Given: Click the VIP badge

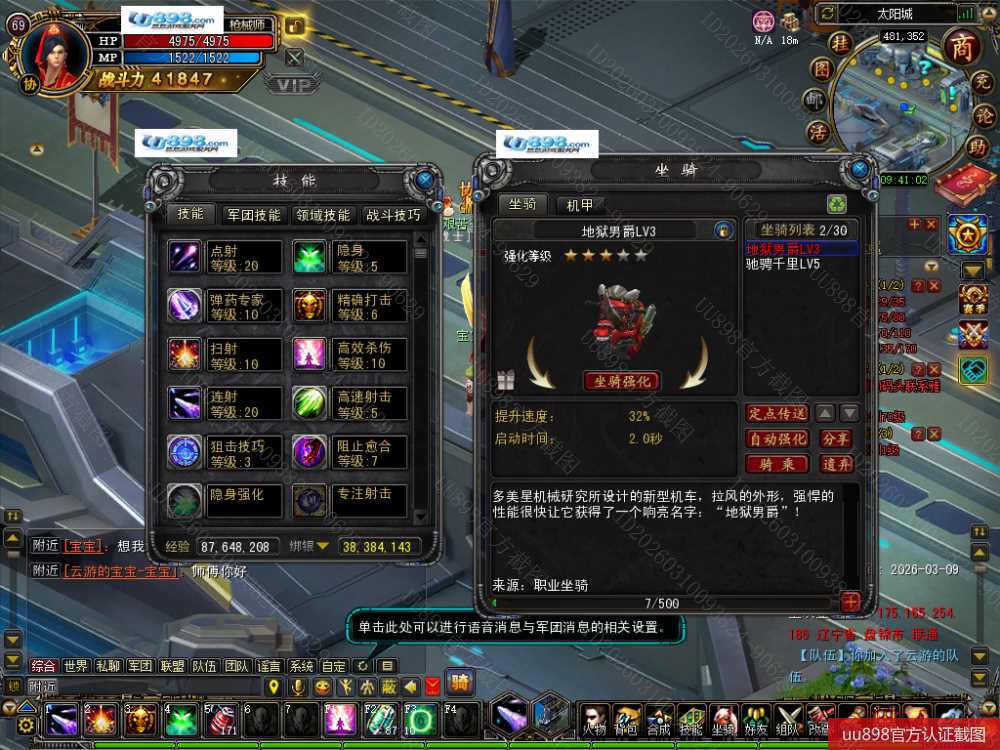Looking at the screenshot, I should 293,84.
